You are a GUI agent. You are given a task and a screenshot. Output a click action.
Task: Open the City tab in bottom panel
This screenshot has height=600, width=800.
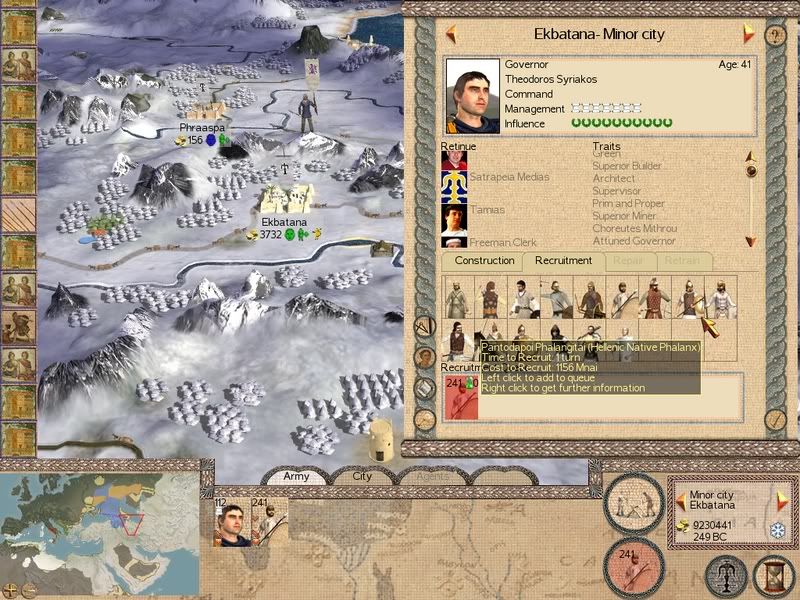pos(361,477)
